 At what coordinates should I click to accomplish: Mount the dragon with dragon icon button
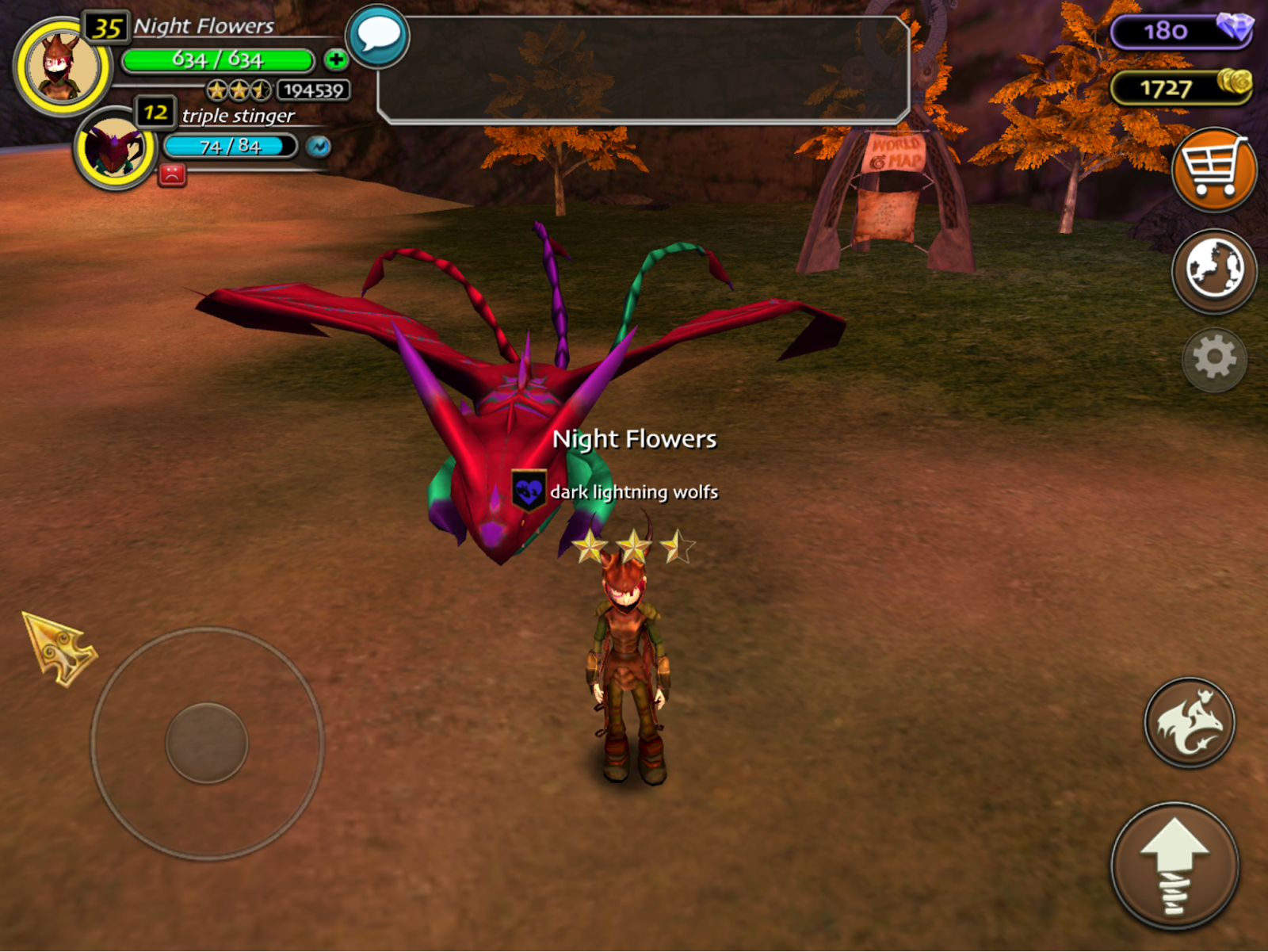[1189, 722]
